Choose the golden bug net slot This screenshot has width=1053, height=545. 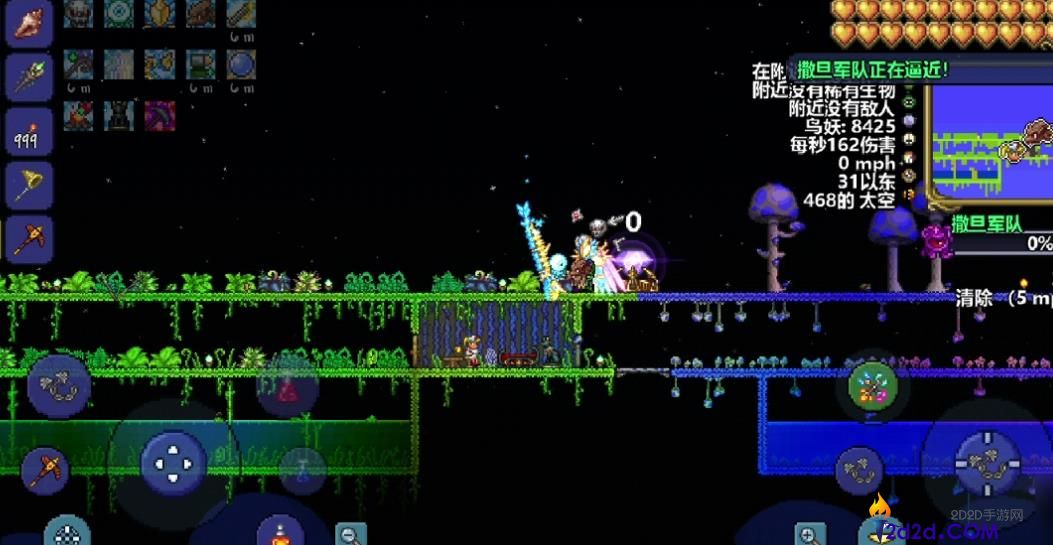28,186
